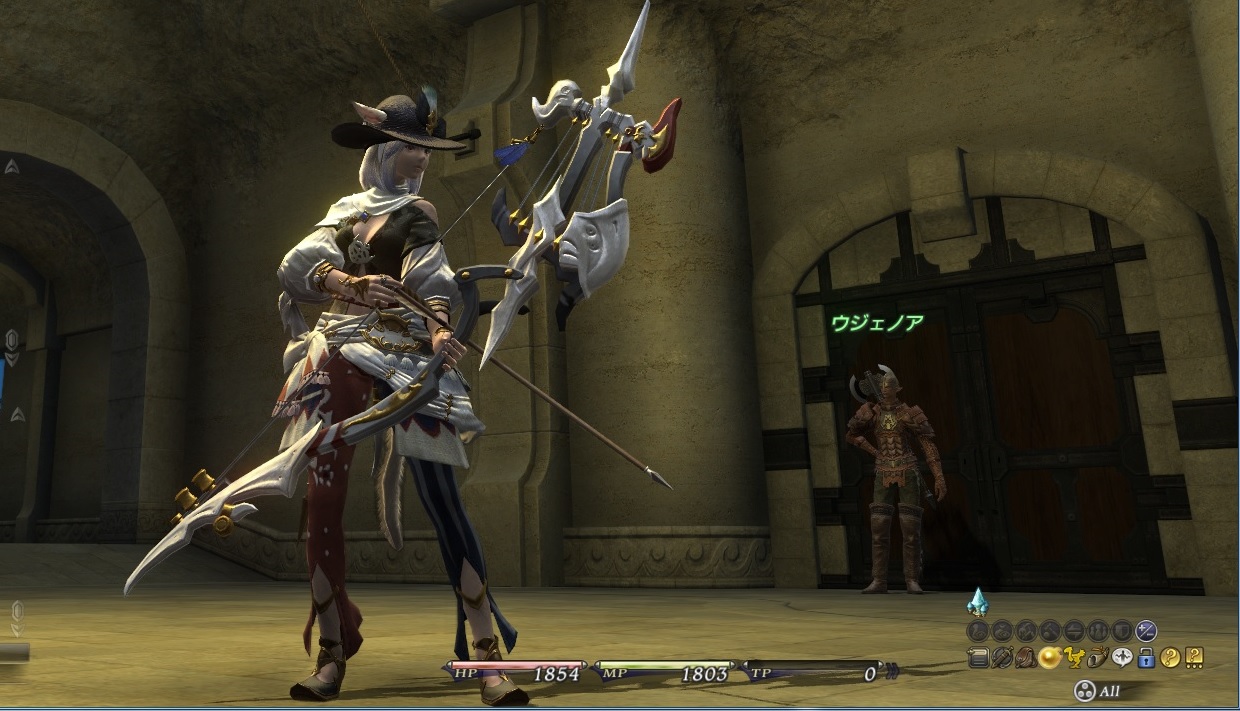This screenshot has height=711, width=1240.
Task: Open the stacked list log icon
Action: pos(978,657)
